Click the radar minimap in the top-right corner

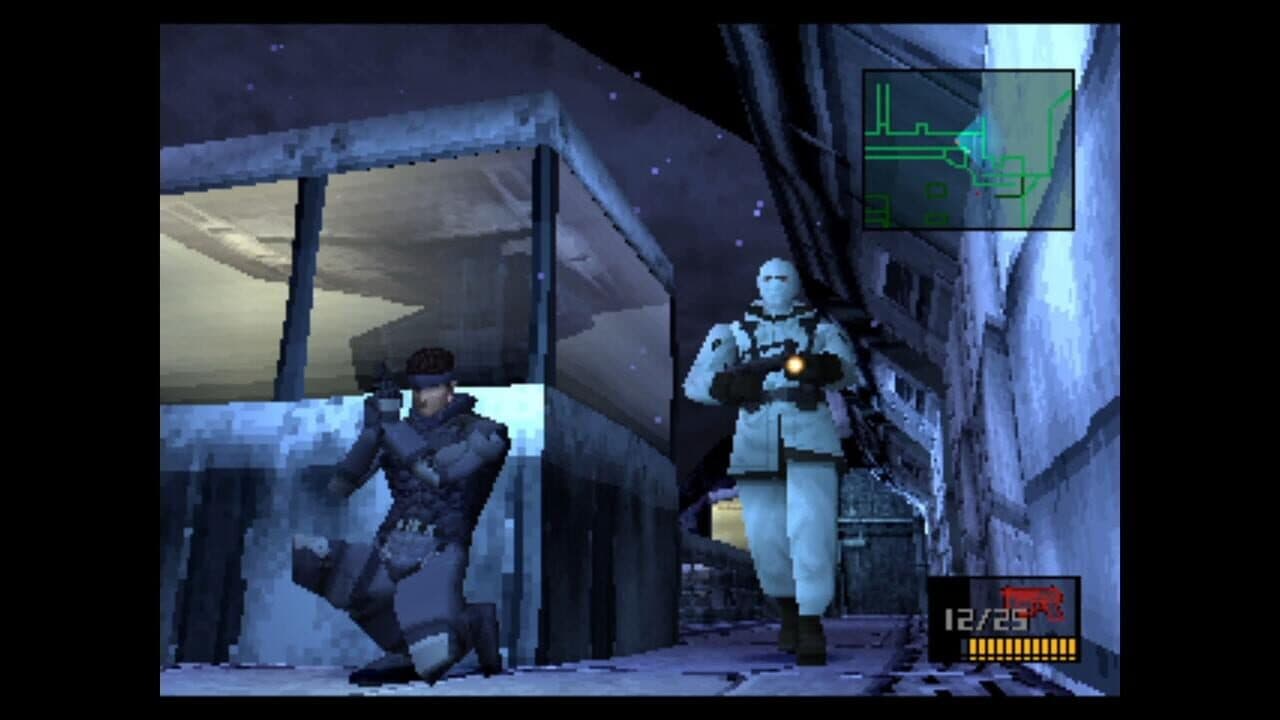[970, 150]
